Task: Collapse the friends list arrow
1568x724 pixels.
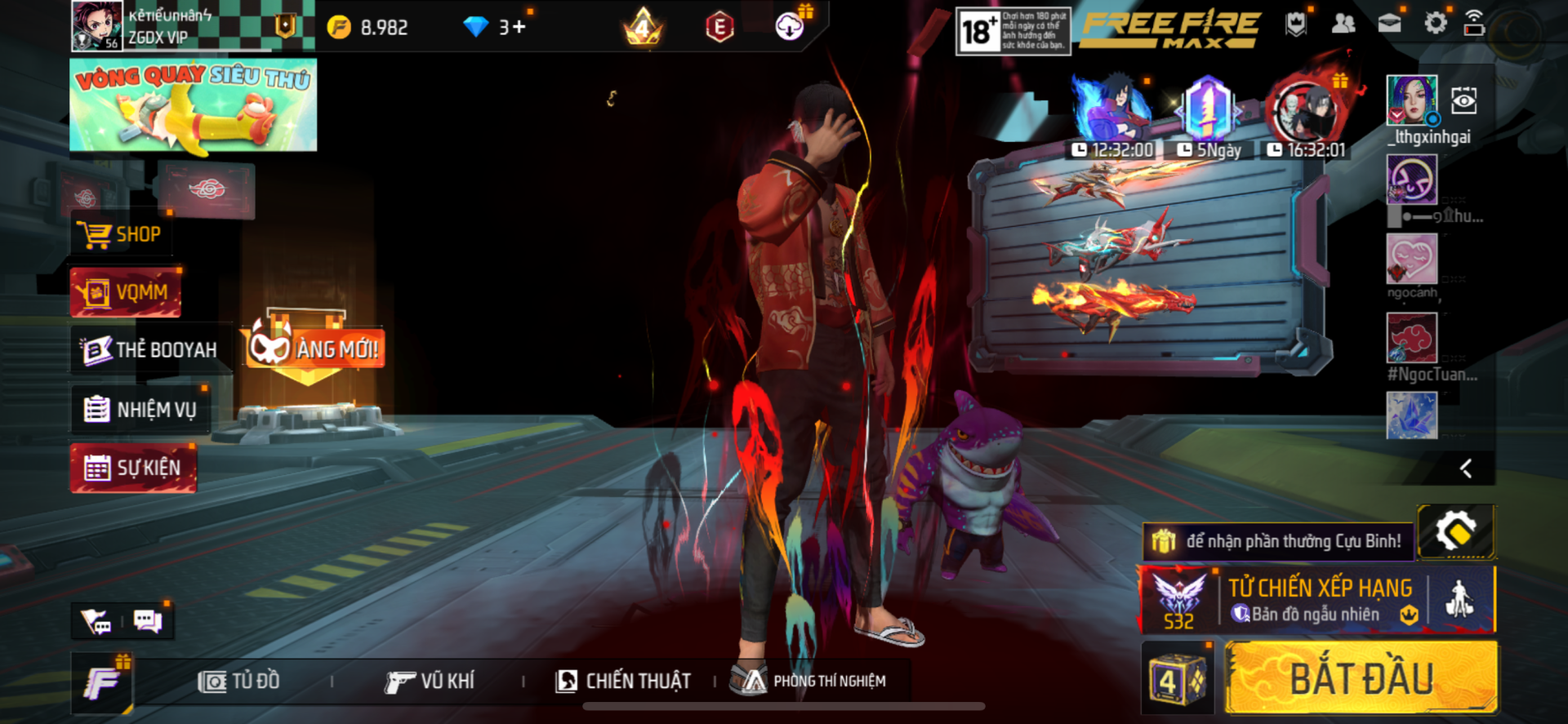Action: (x=1466, y=469)
